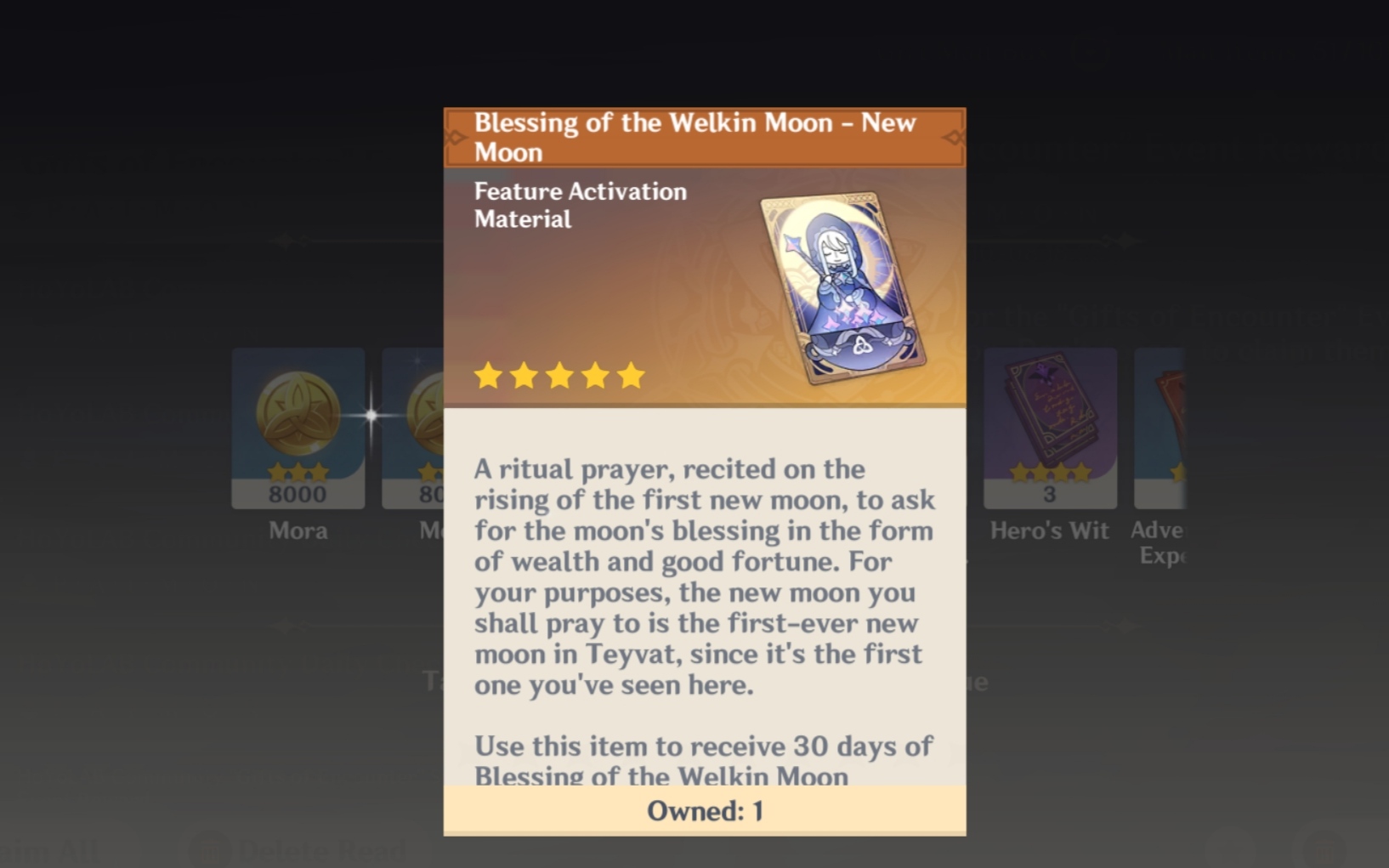This screenshot has height=868, width=1389.
Task: Click the Feature Activation Material label
Action: click(x=579, y=206)
